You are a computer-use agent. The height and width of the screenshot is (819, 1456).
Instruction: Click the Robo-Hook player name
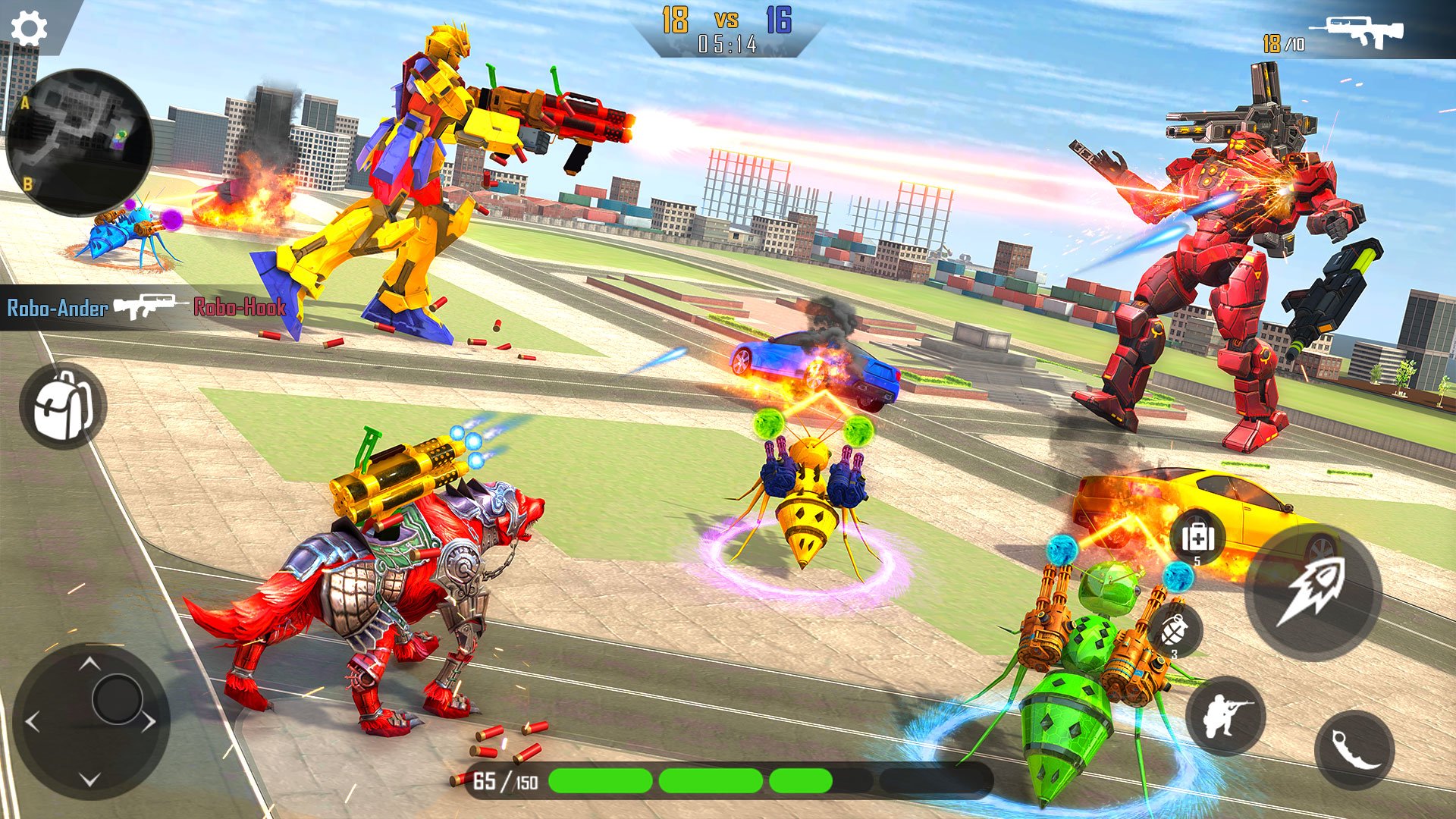[x=238, y=308]
